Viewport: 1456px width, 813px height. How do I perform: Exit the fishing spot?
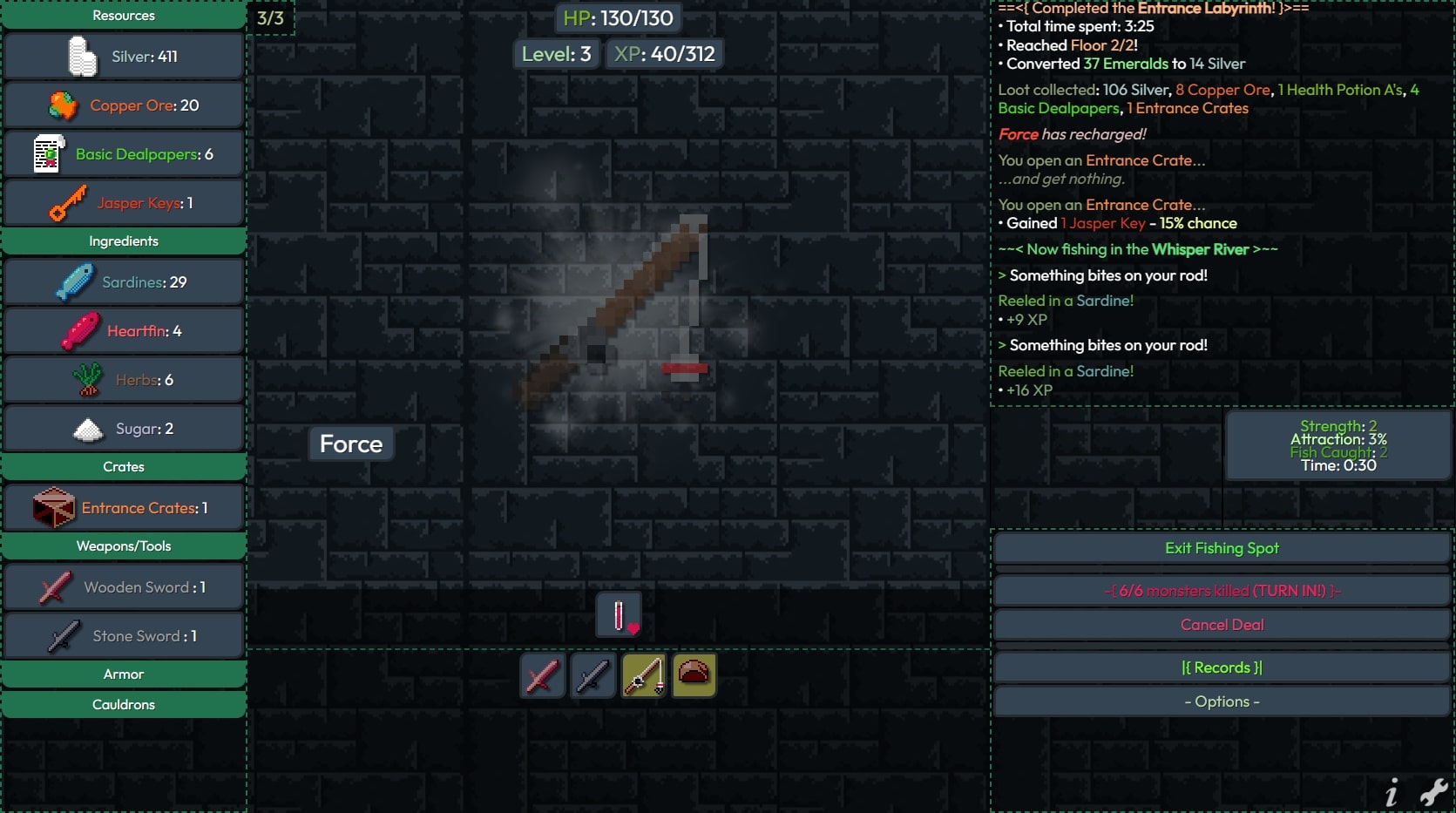click(x=1222, y=548)
